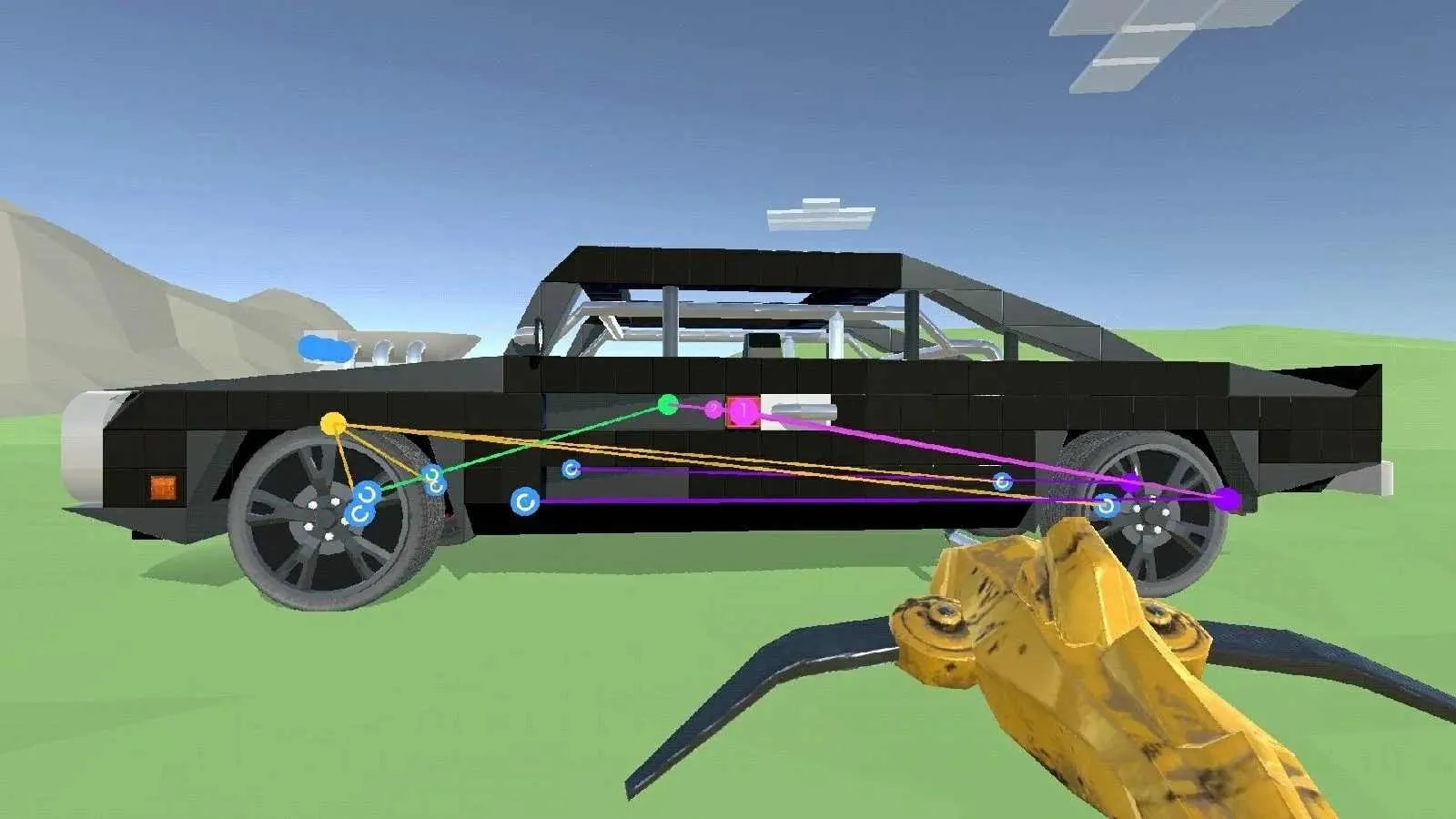Viewport: 1456px width, 819px height.
Task: Toggle the purple endpoint node on the rear fender
Action: (x=1229, y=497)
